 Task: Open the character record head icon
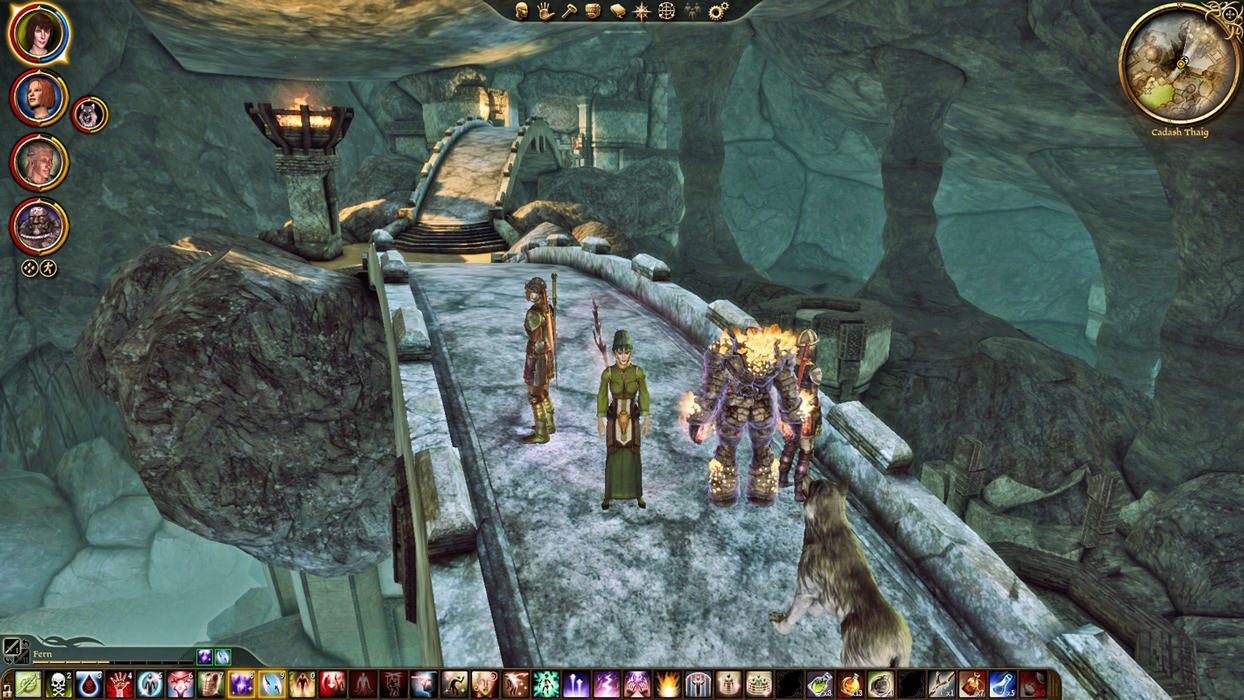click(521, 11)
